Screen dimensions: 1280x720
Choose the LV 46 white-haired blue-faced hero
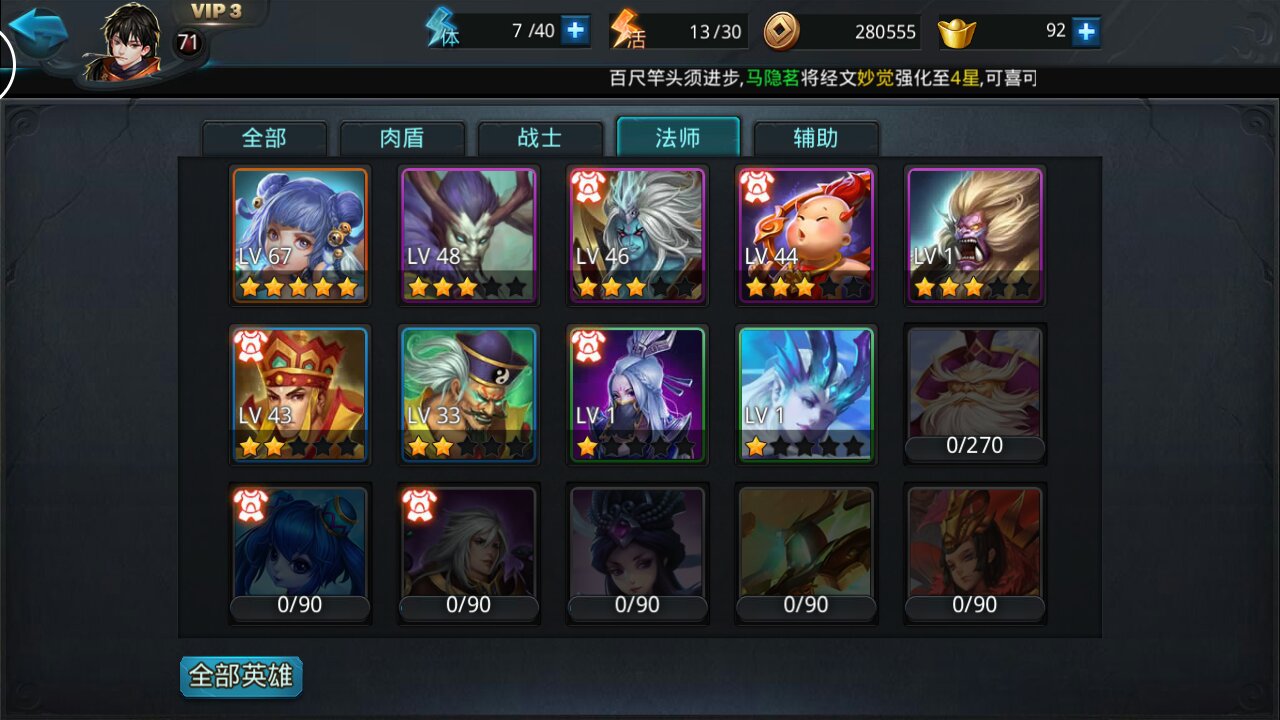(637, 235)
